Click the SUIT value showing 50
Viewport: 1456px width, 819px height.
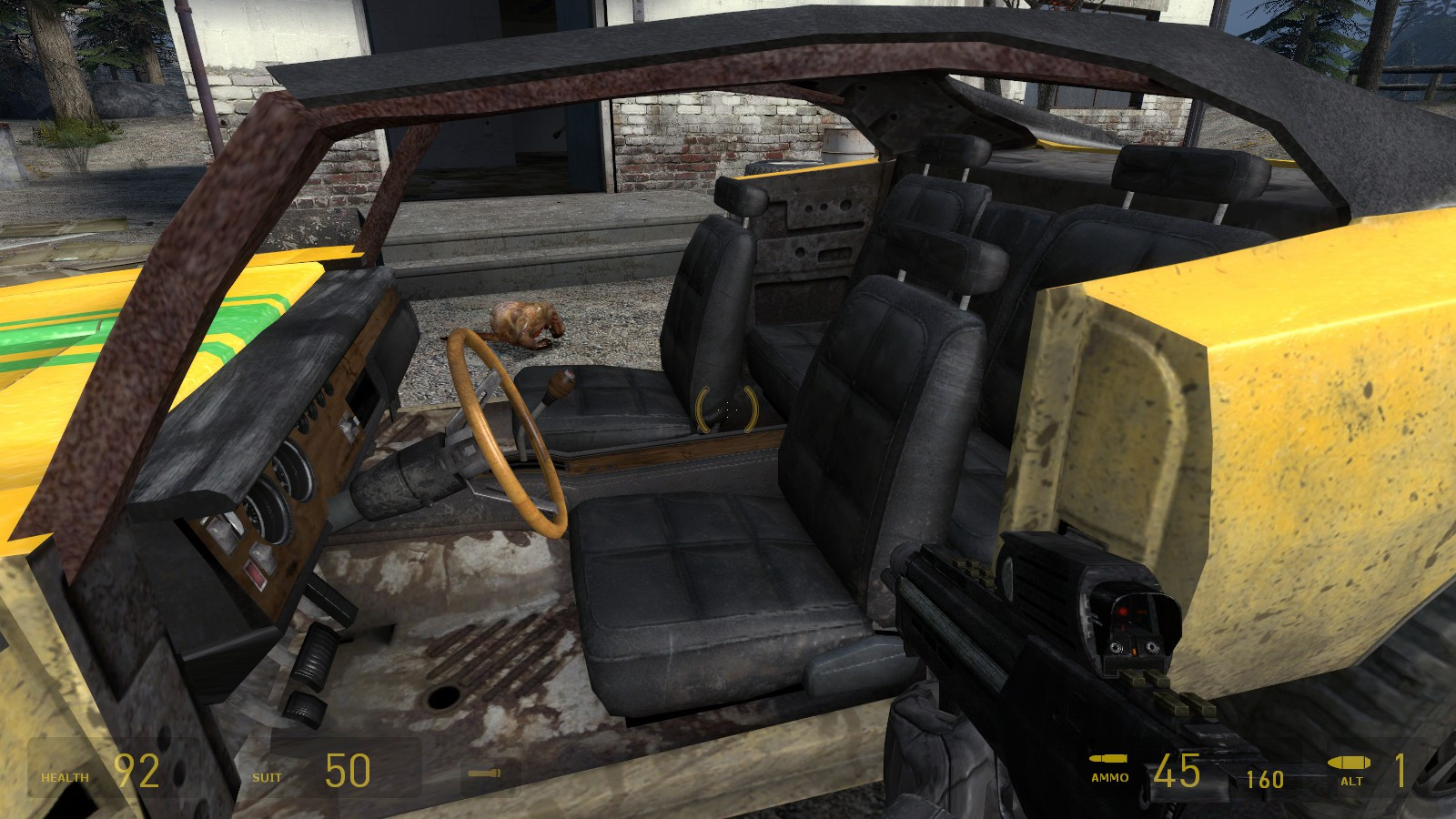[346, 769]
